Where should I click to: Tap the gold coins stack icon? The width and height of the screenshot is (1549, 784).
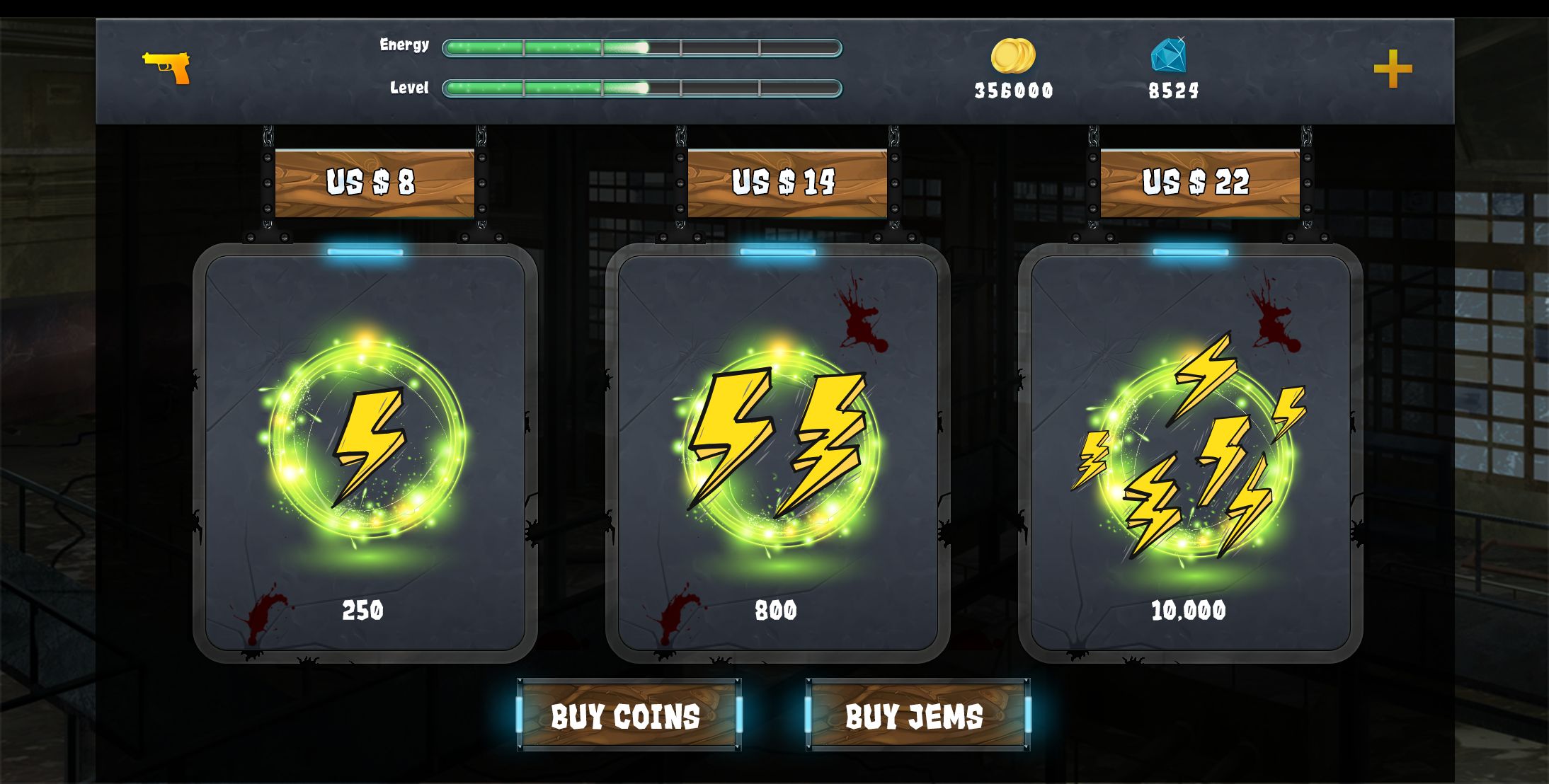[x=1013, y=56]
